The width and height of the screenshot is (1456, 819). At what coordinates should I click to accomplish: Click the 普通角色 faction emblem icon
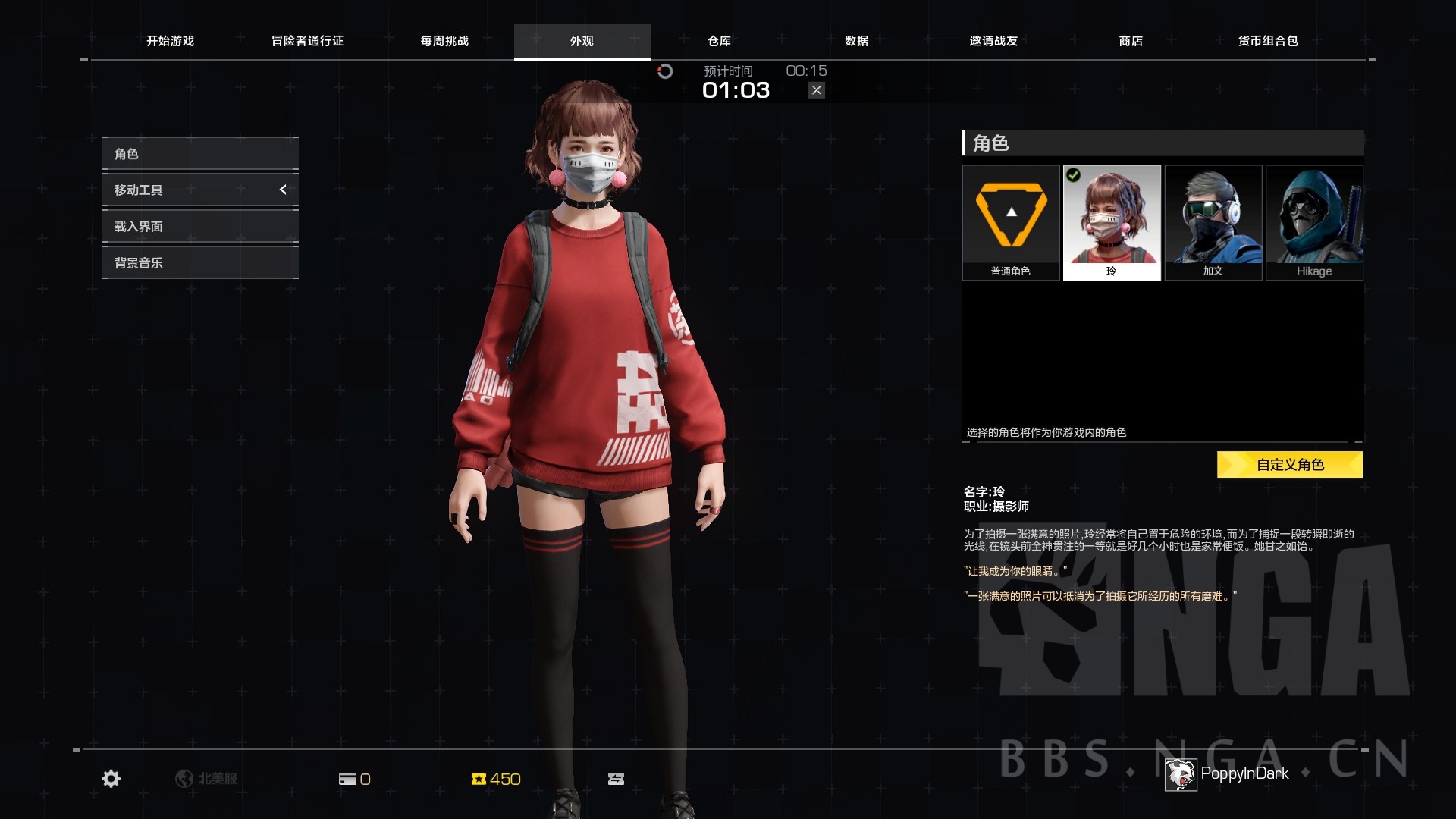[x=1012, y=215]
